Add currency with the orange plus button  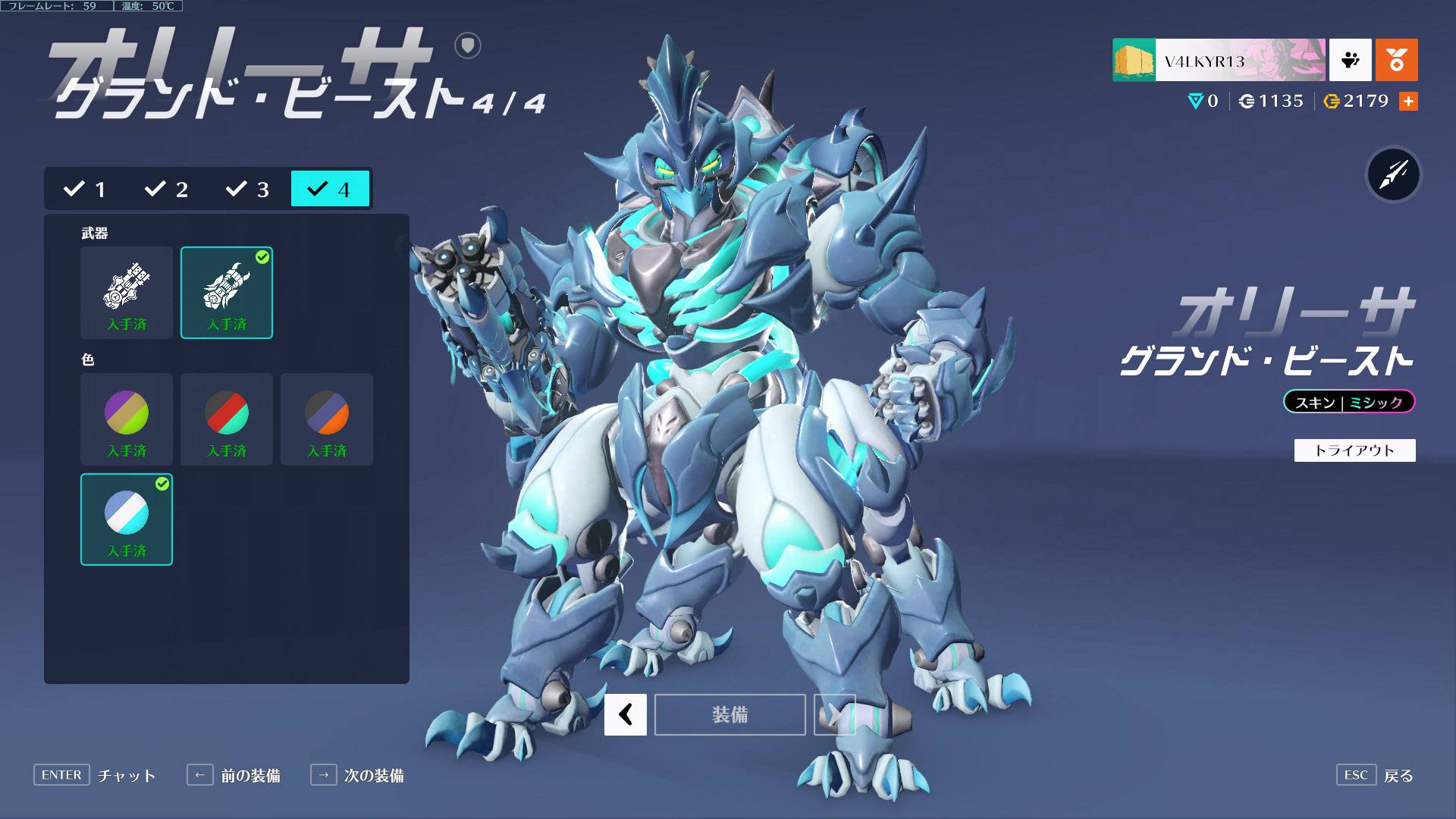point(1408,101)
